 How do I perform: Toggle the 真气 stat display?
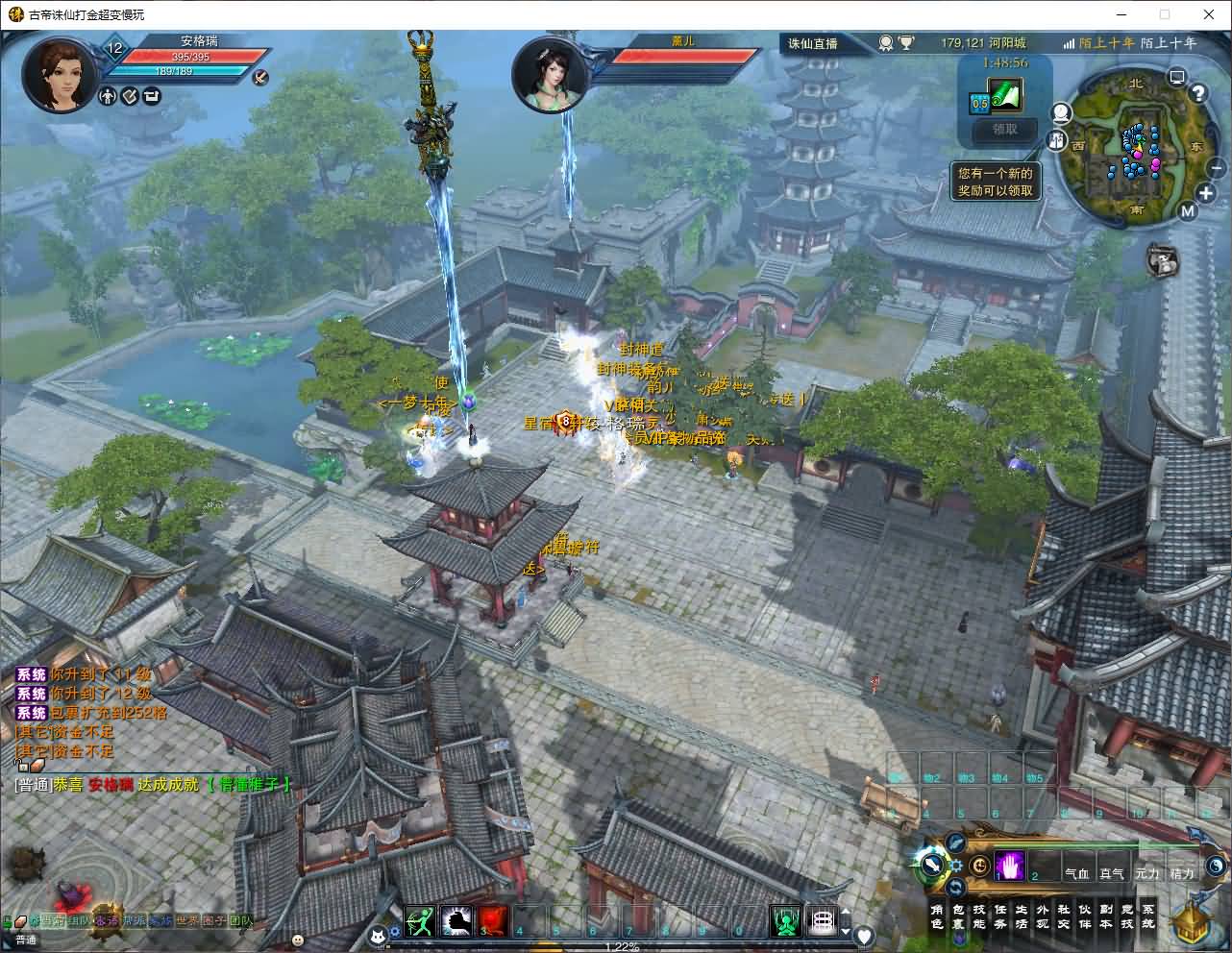[x=1113, y=873]
